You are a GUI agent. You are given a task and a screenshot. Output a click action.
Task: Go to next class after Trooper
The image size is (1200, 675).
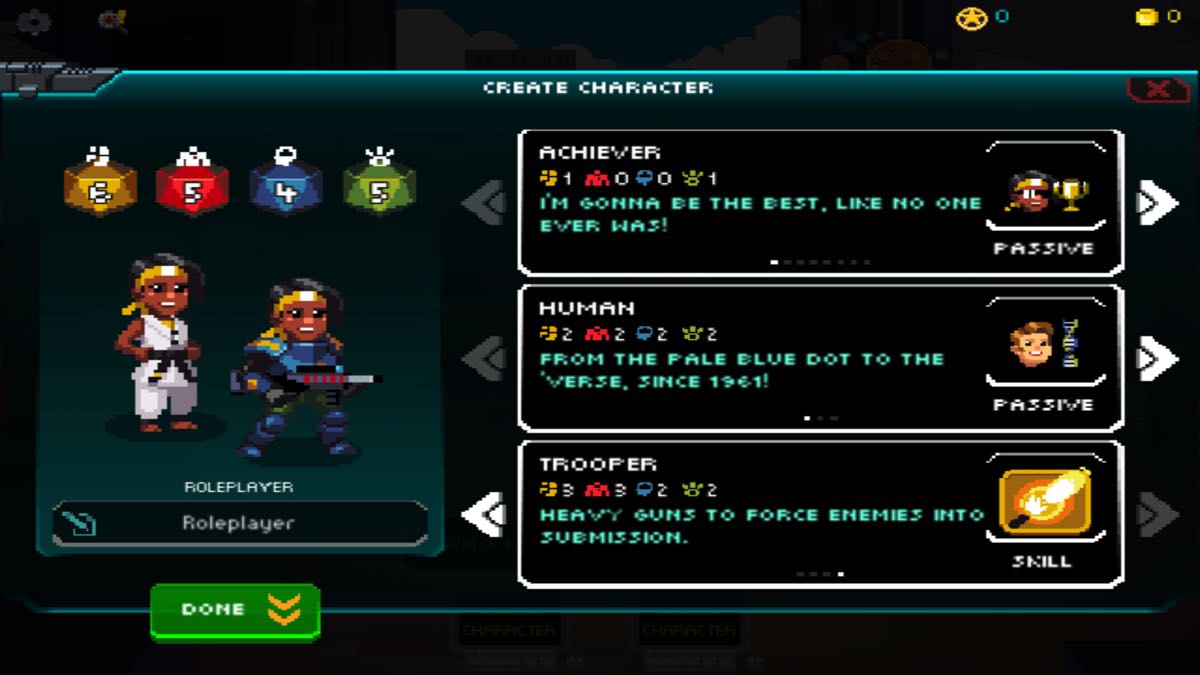point(1157,515)
